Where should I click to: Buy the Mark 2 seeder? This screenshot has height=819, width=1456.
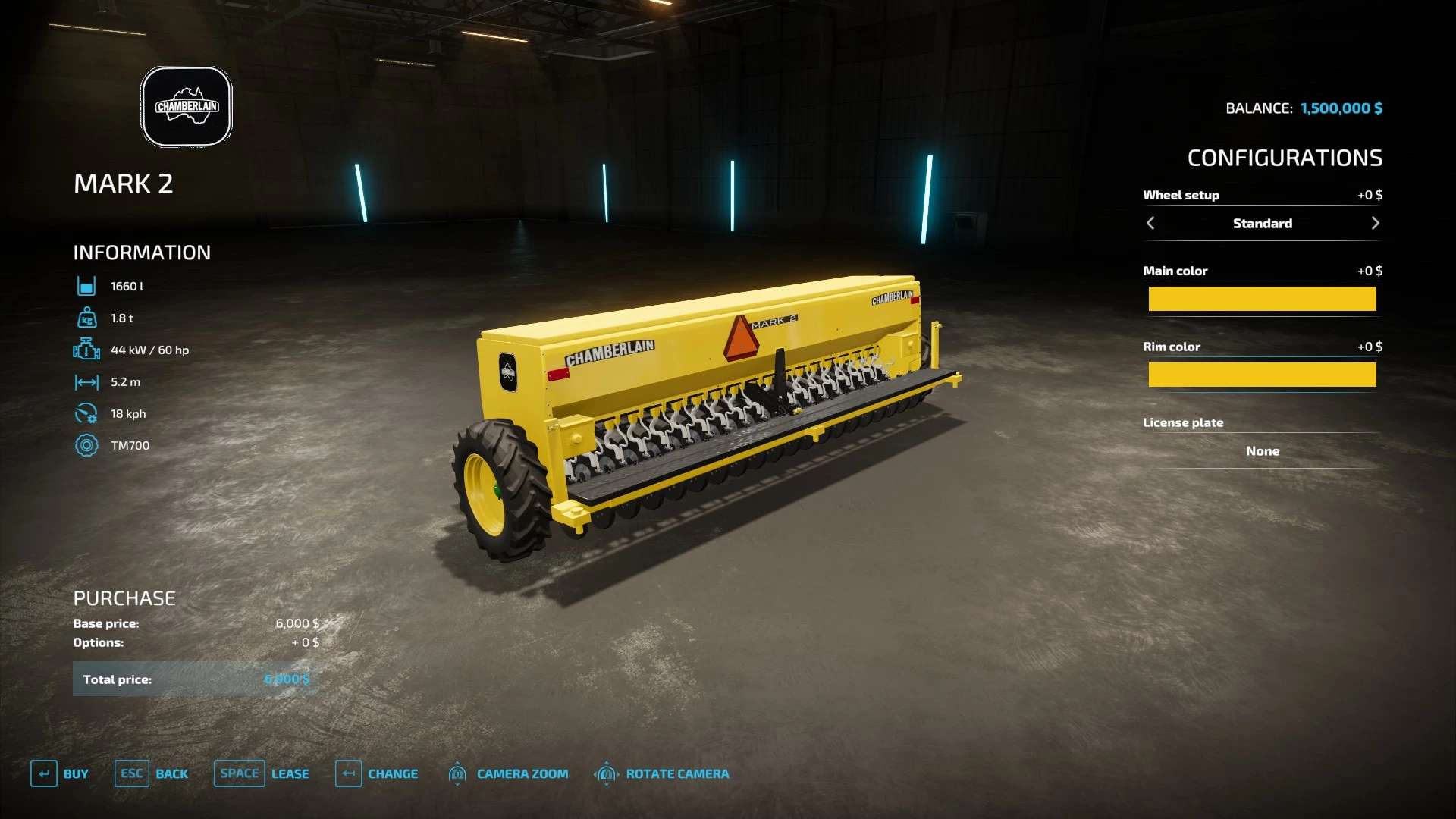click(60, 773)
